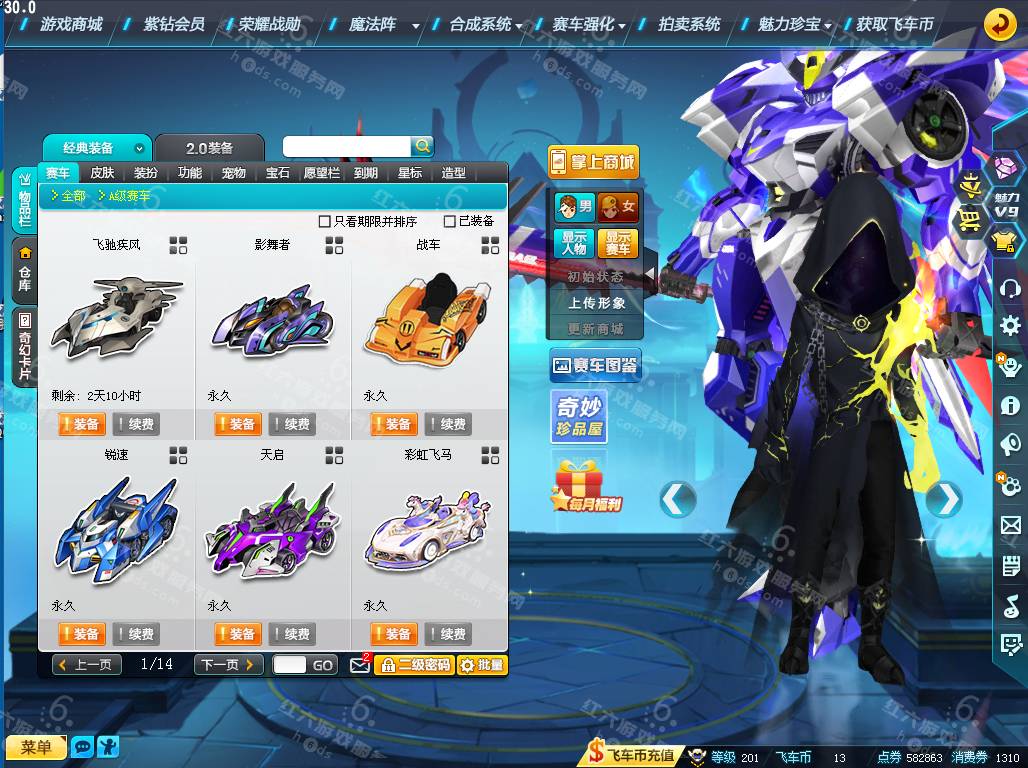Viewport: 1028px width, 768px height.
Task: Select the 皮肤 skin category tab
Action: 102,173
